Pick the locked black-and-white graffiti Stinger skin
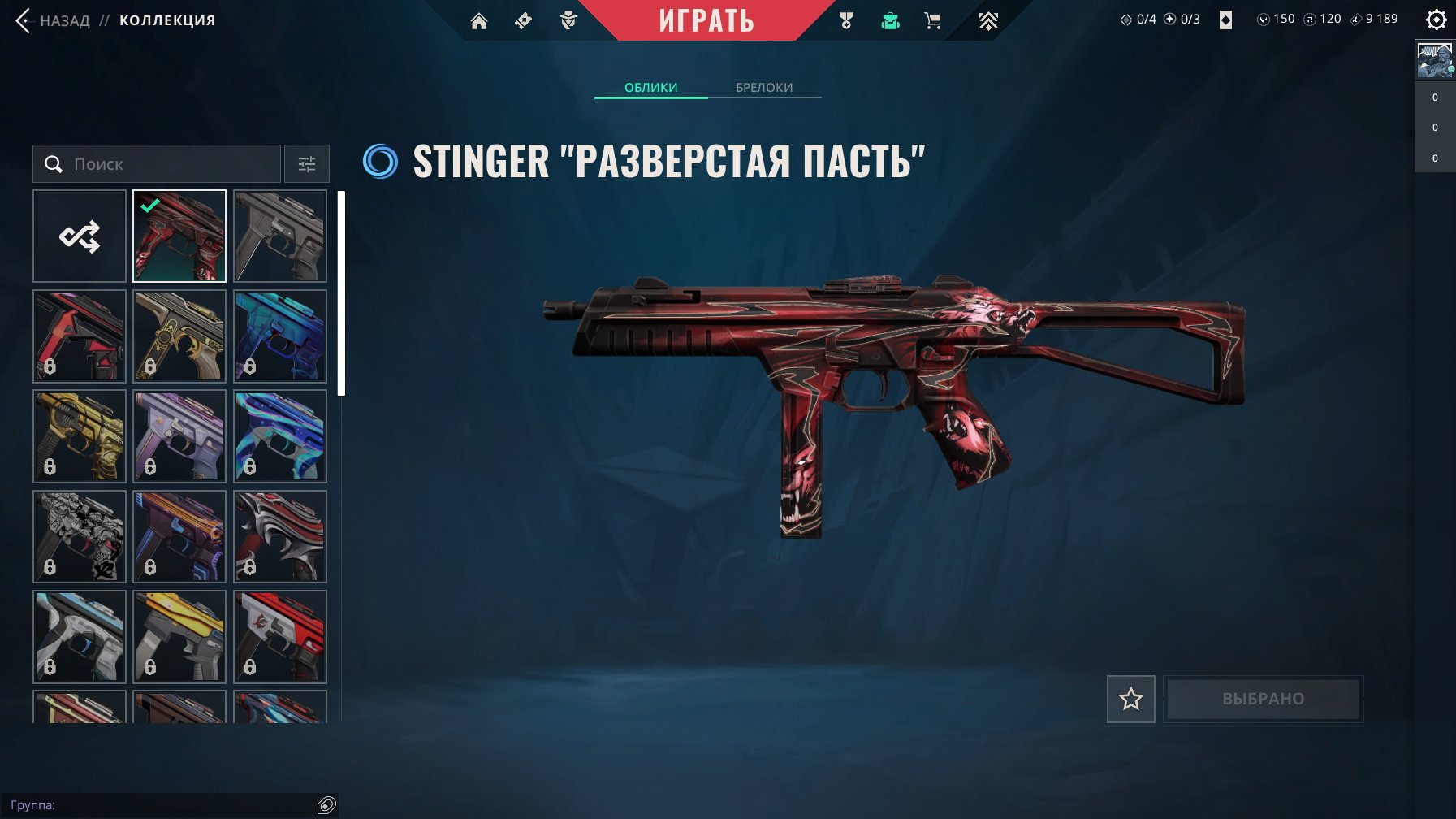This screenshot has width=1456, height=819. pos(80,536)
